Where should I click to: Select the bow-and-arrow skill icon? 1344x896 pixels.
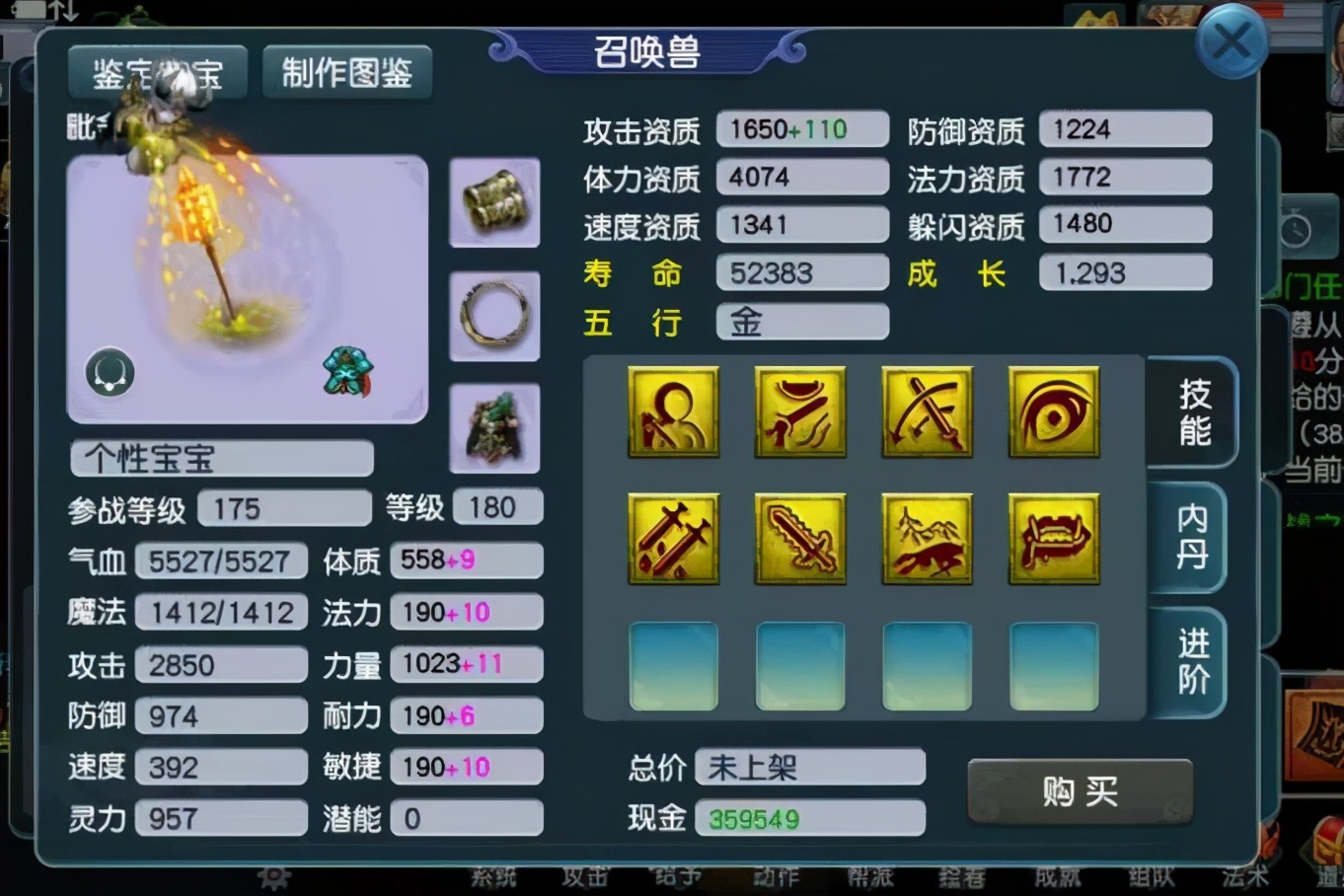pos(927,412)
